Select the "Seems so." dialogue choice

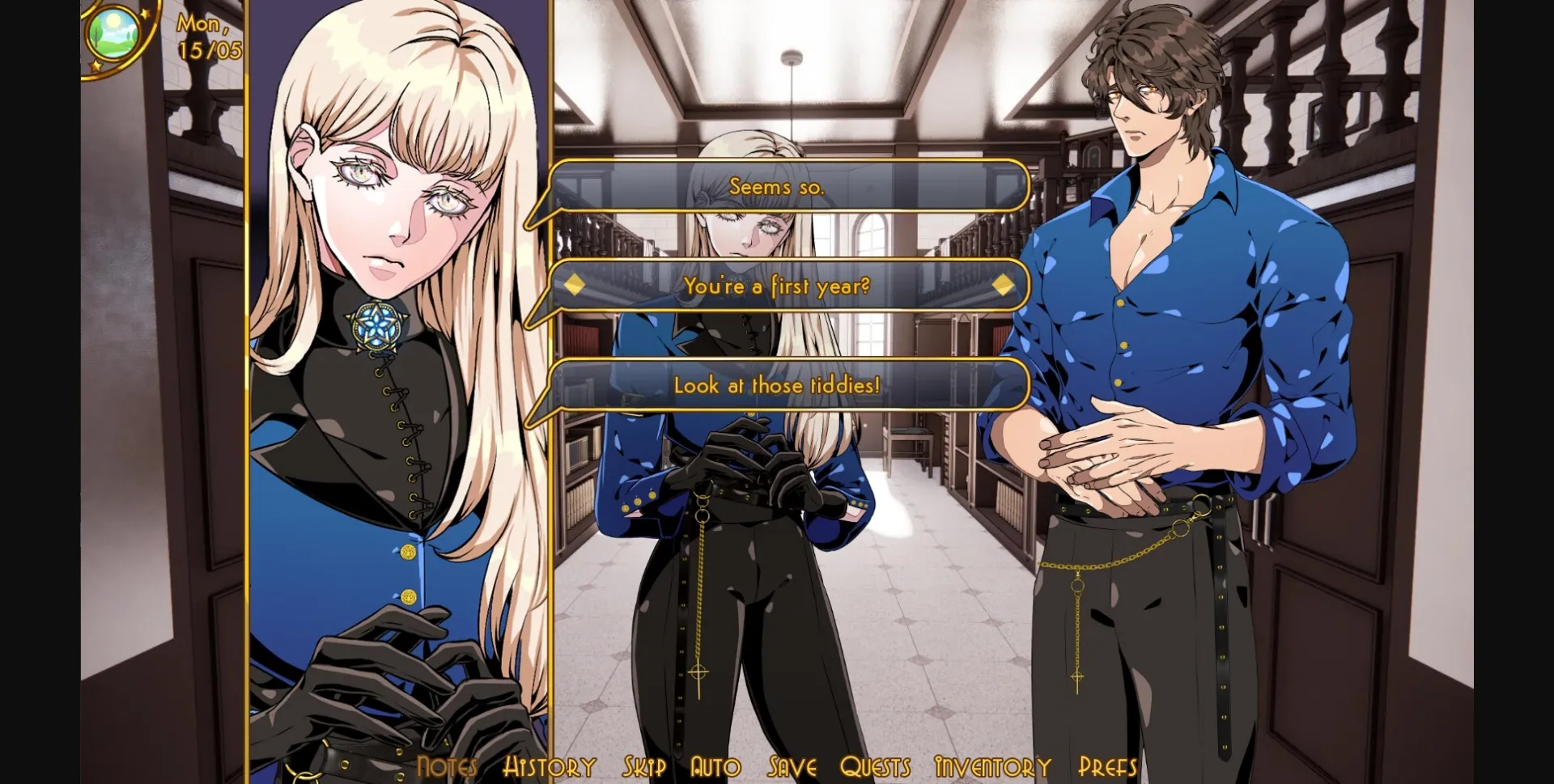point(777,186)
